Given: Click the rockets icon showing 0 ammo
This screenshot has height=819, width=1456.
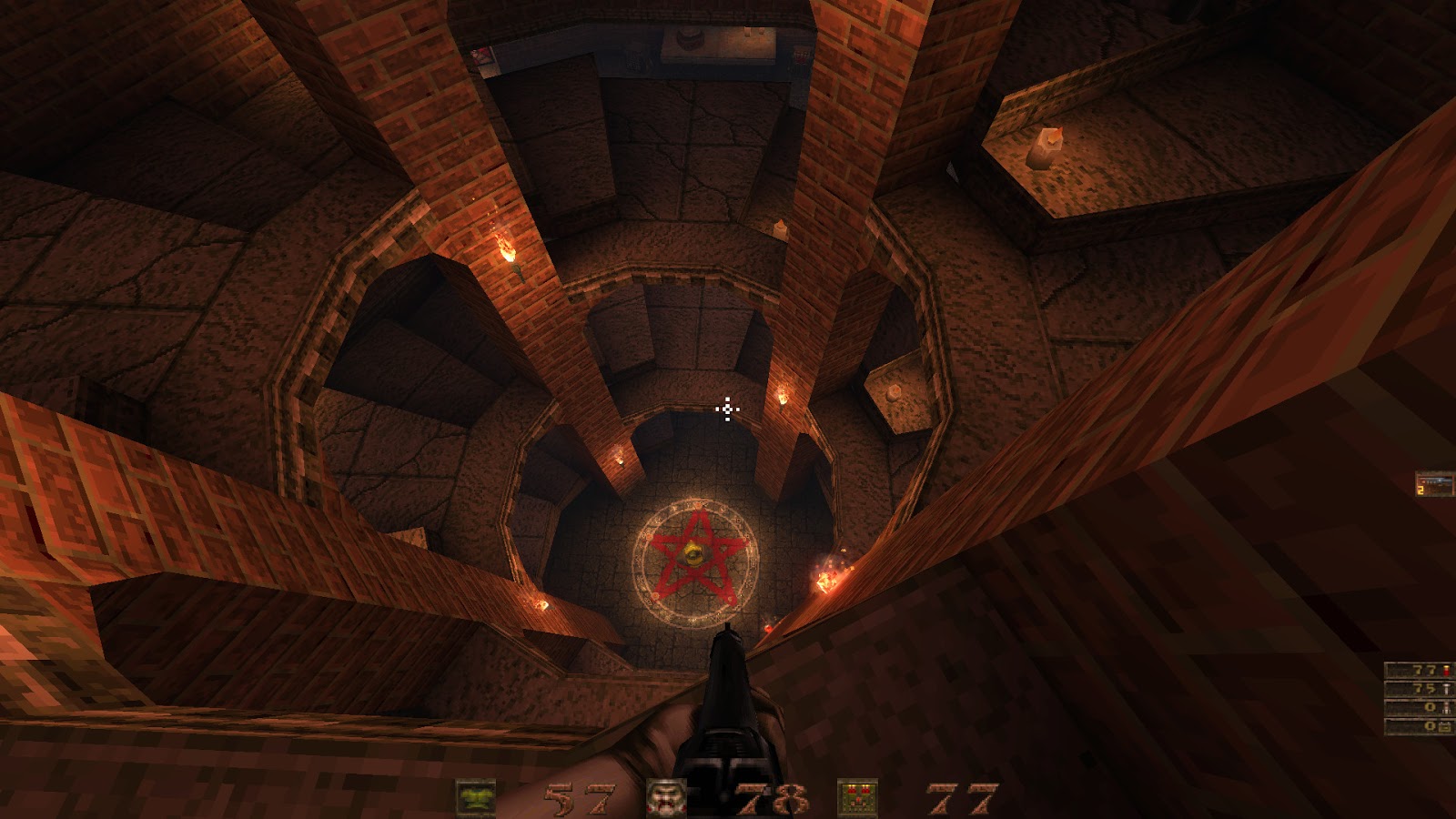Looking at the screenshot, I should tap(1446, 708).
